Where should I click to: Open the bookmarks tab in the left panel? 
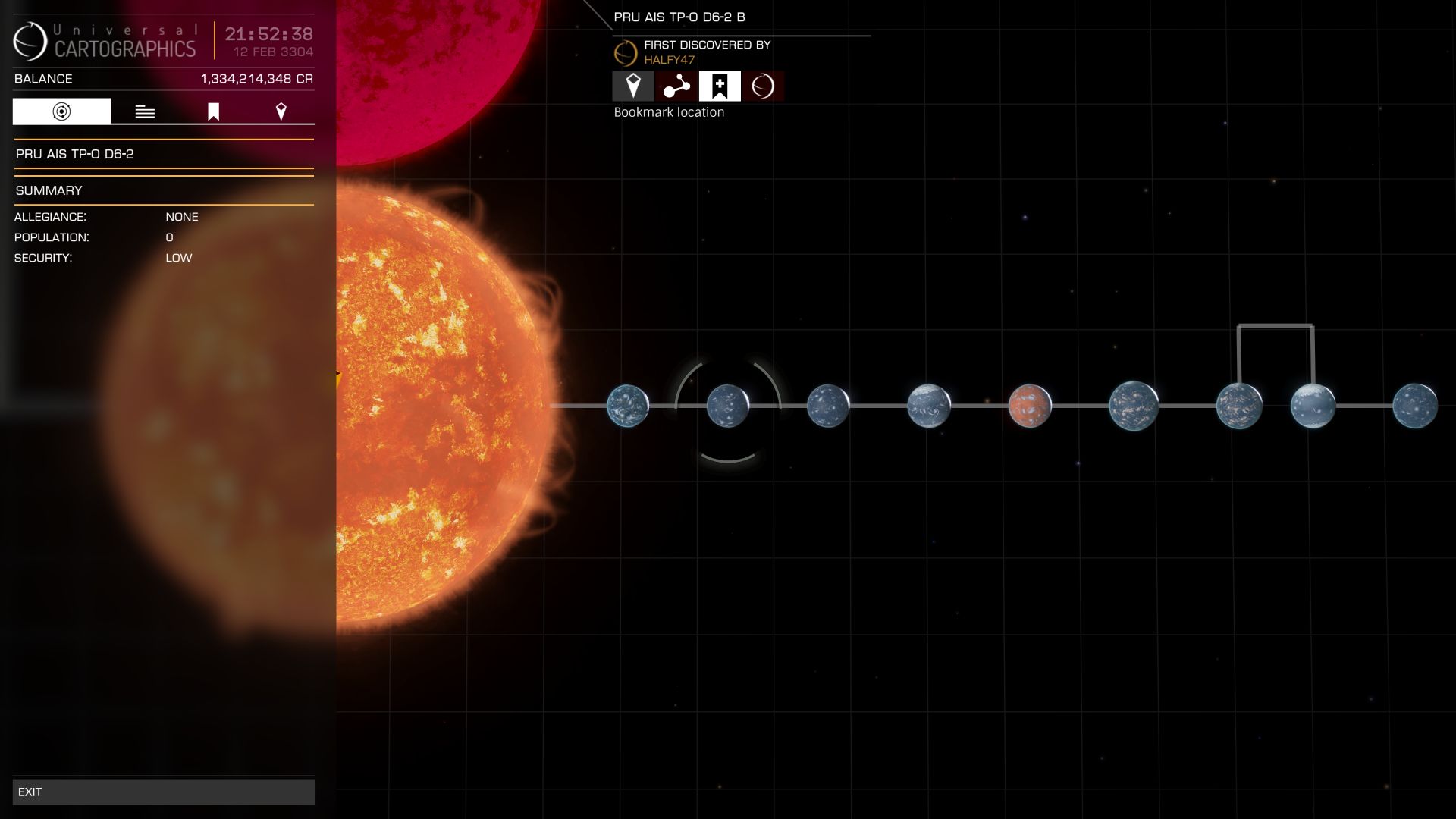[x=213, y=111]
